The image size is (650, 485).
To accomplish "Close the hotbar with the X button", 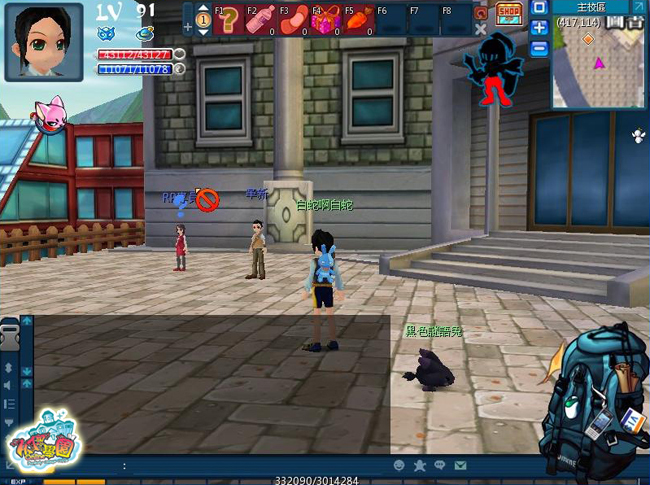I will coord(480,30).
